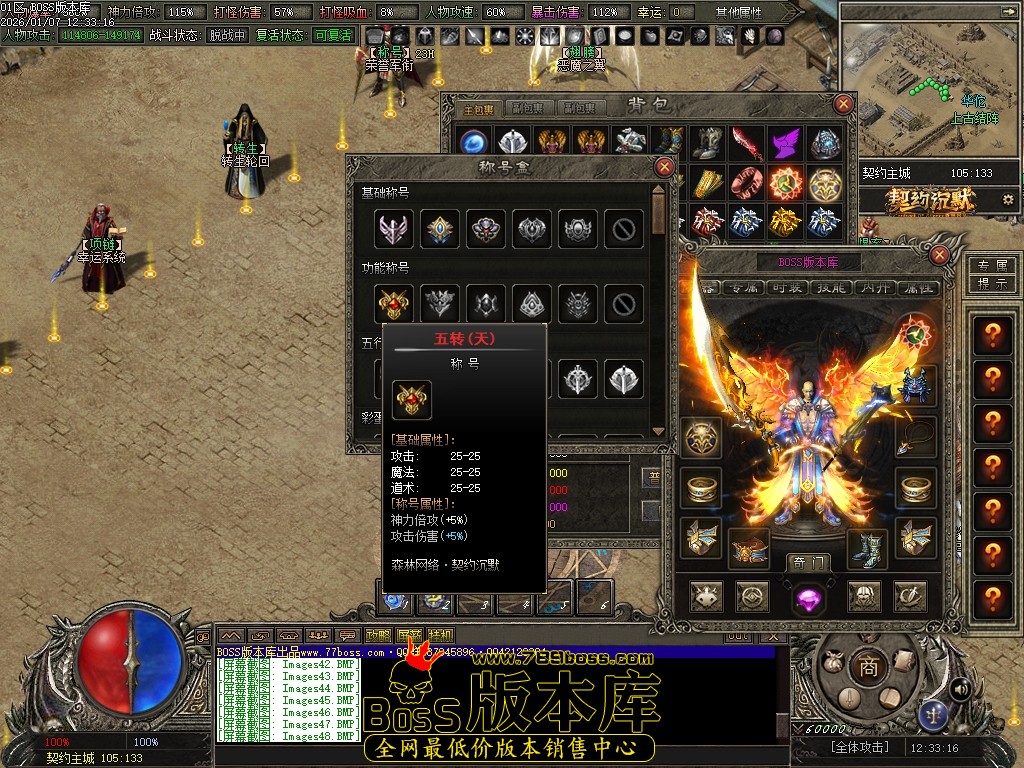
Task: Select the red sword in backpack
Action: (x=746, y=143)
